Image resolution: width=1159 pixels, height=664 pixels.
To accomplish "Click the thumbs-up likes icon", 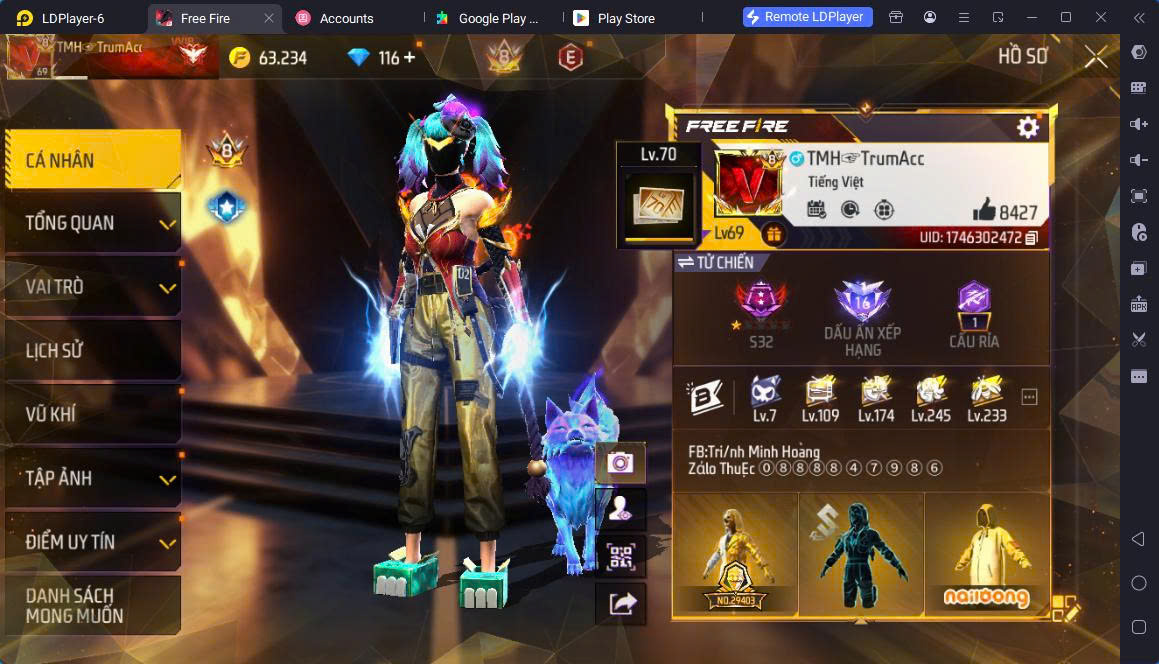I will [x=984, y=210].
